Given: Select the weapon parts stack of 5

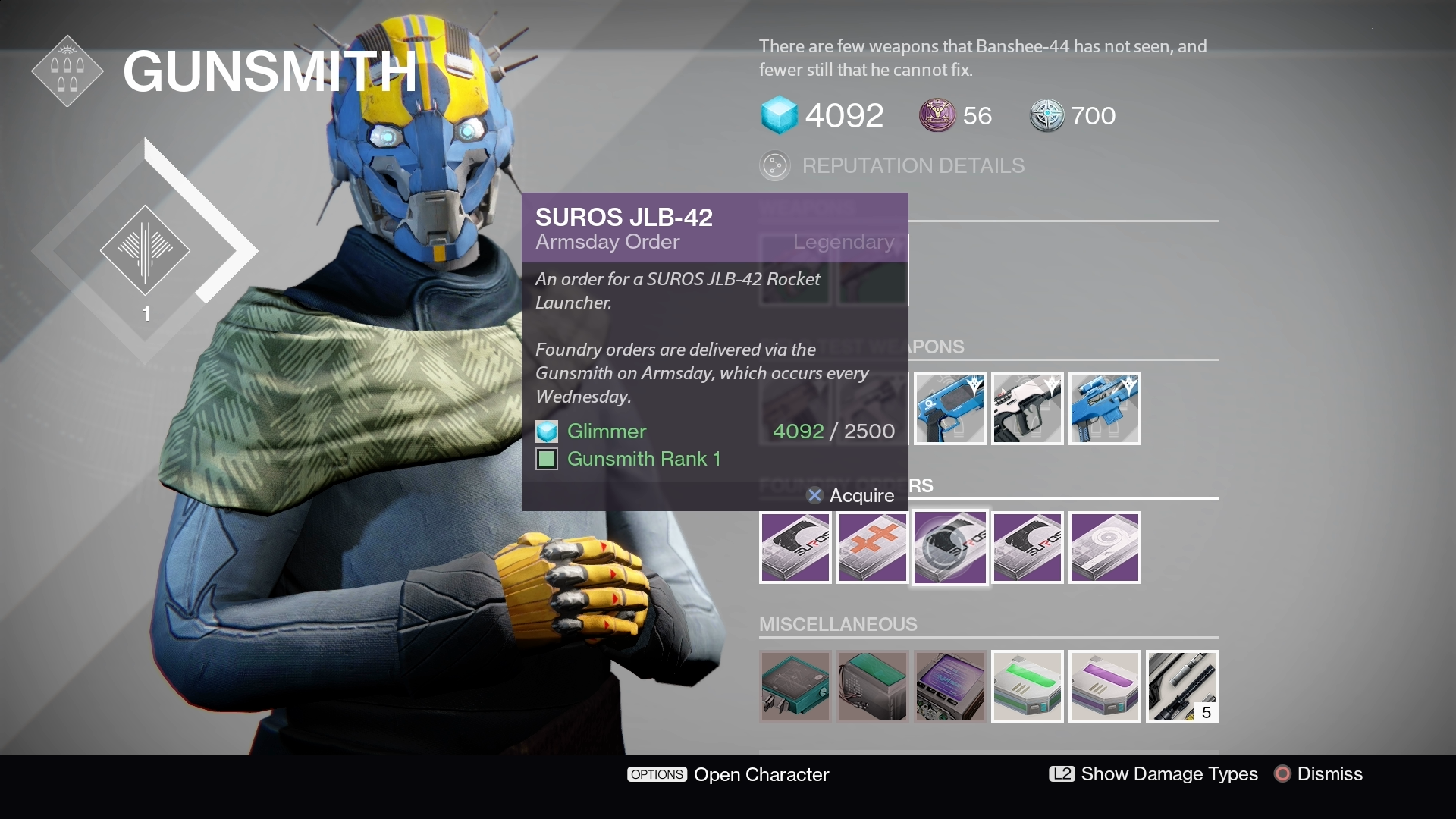Looking at the screenshot, I should pyautogui.click(x=1181, y=686).
